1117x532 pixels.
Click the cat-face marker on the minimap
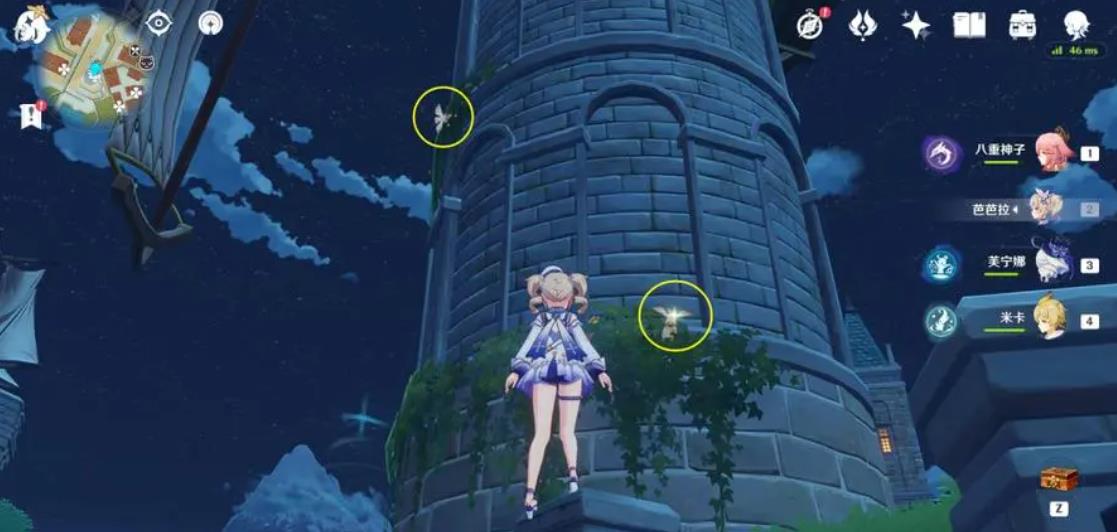146,62
